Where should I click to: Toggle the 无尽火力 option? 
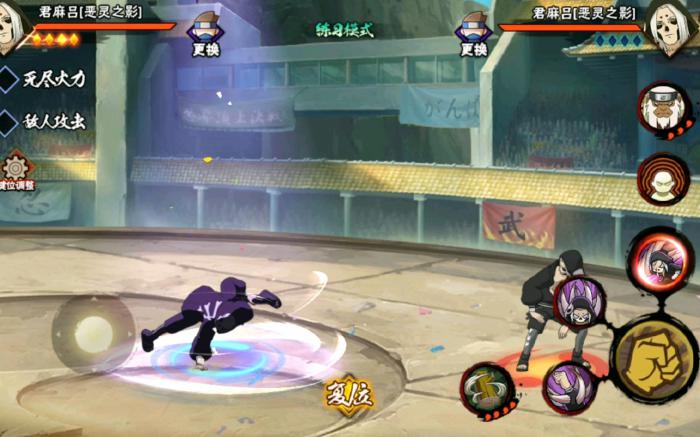(52, 78)
